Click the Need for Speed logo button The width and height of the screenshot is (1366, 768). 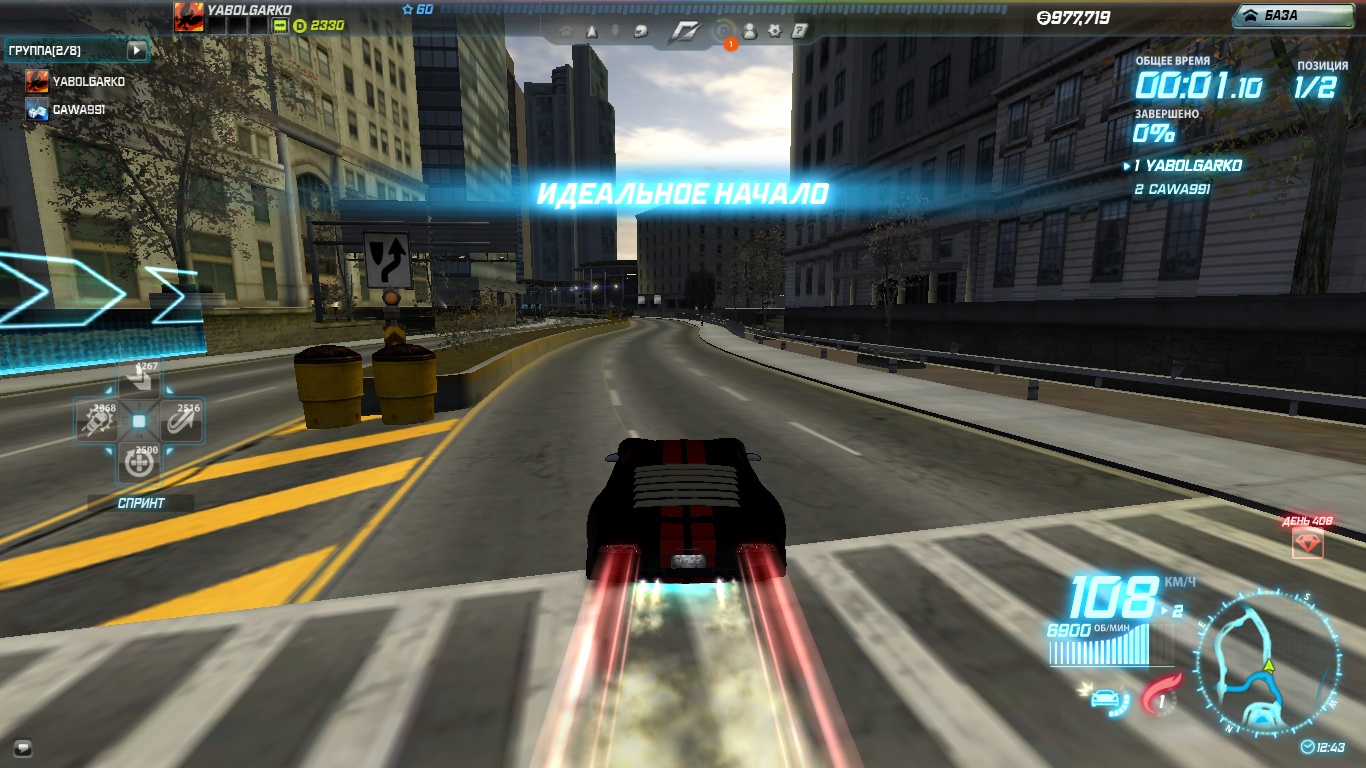click(x=683, y=32)
